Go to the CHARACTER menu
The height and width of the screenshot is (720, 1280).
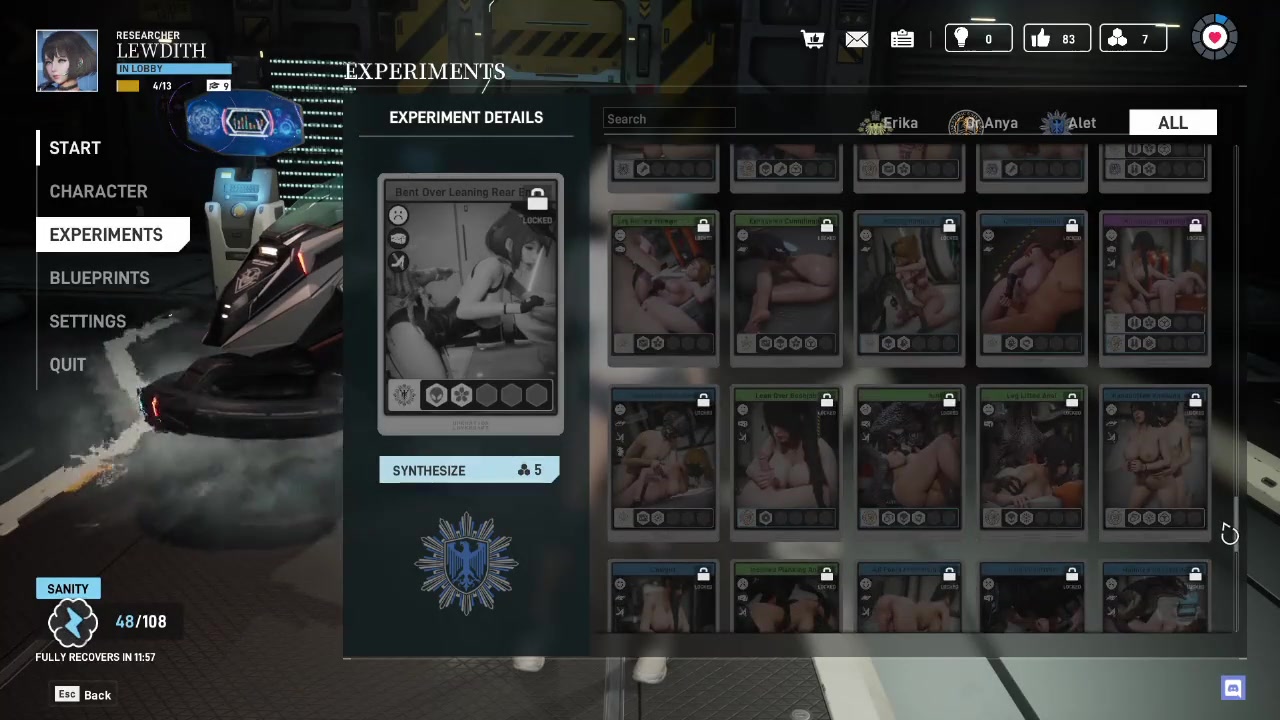coord(98,191)
